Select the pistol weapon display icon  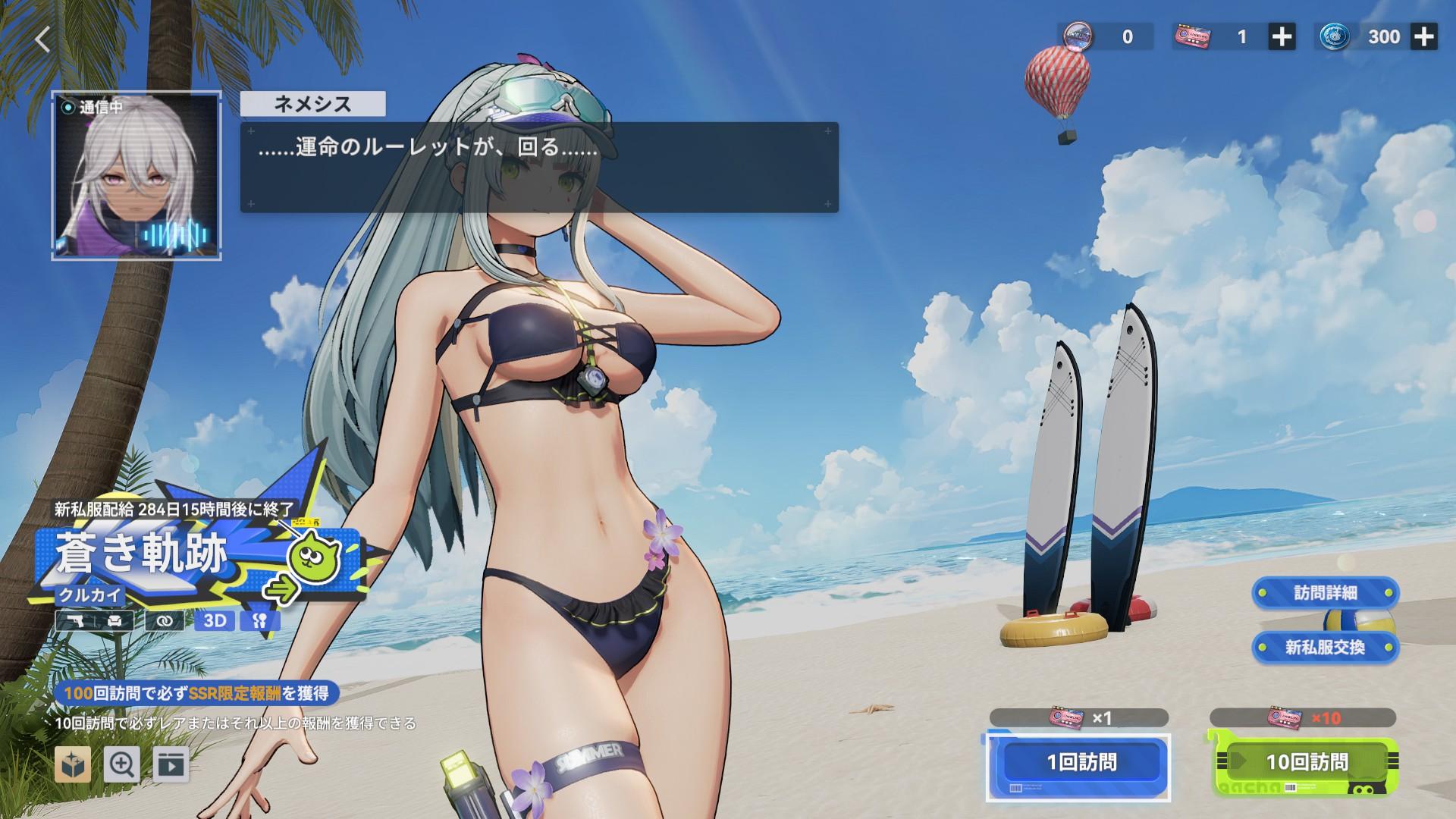click(75, 620)
